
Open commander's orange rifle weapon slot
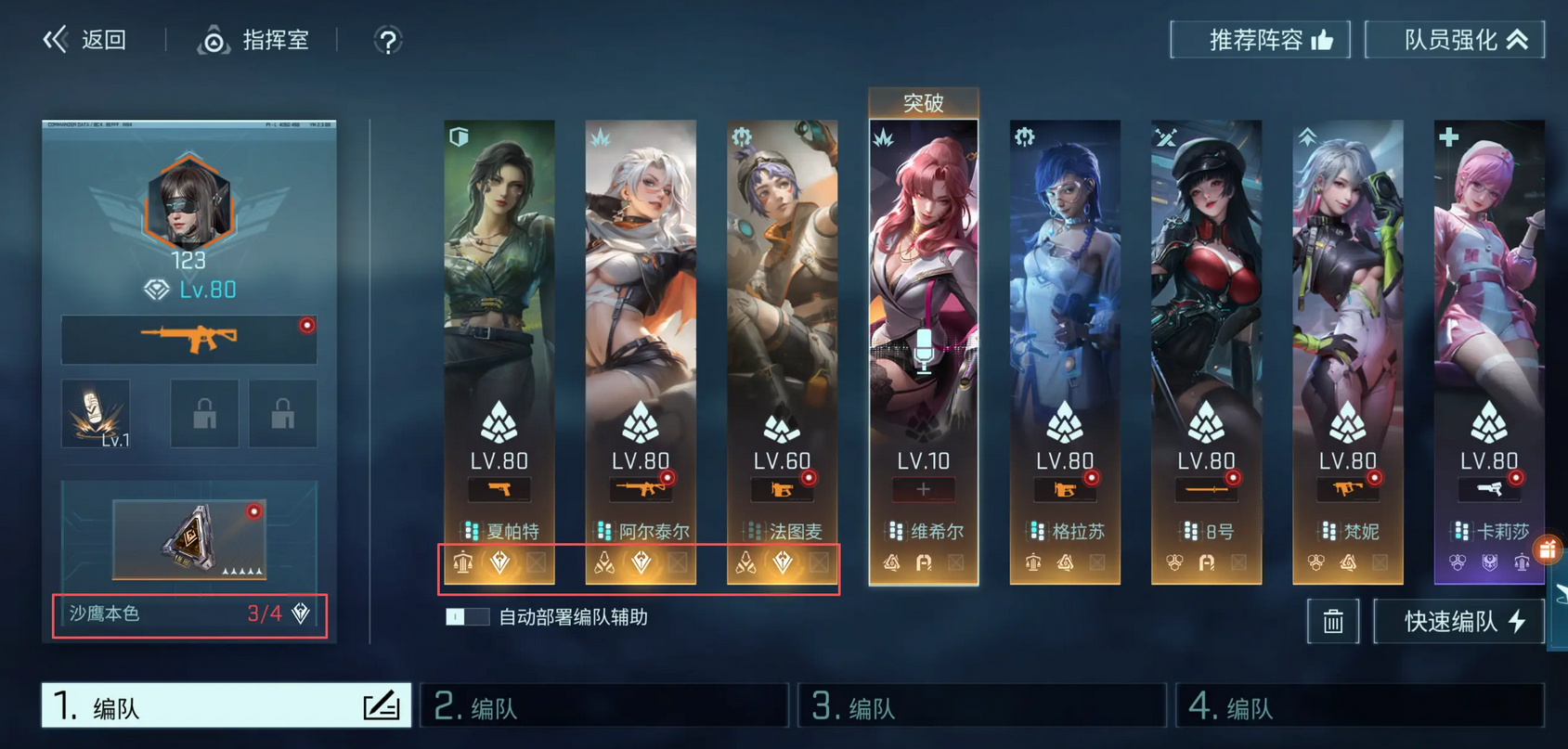[x=188, y=340]
